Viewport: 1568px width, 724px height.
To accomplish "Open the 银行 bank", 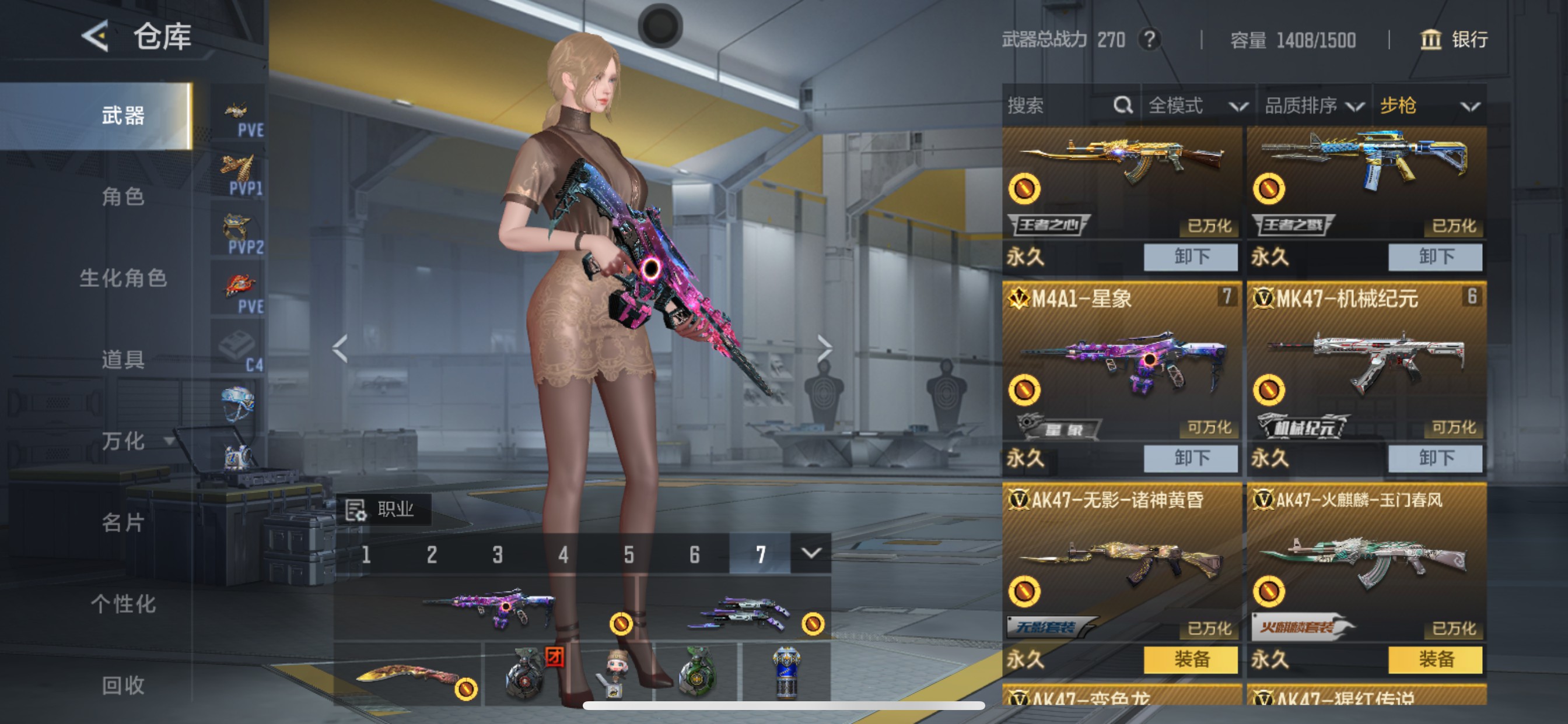I will click(1454, 40).
